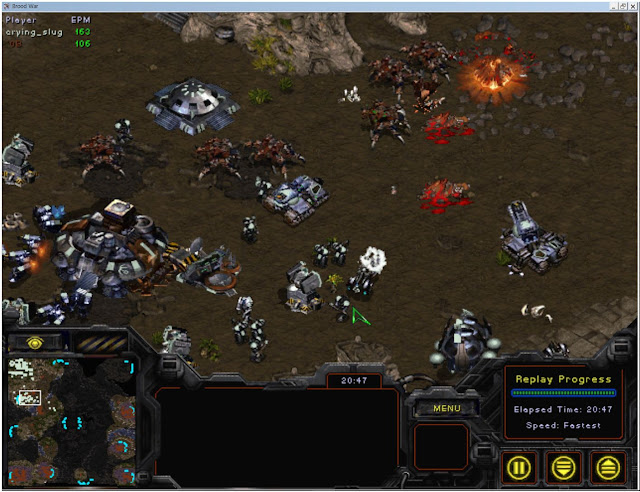640x492 pixels.
Task: Slow down the replay speed
Action: coord(564,466)
